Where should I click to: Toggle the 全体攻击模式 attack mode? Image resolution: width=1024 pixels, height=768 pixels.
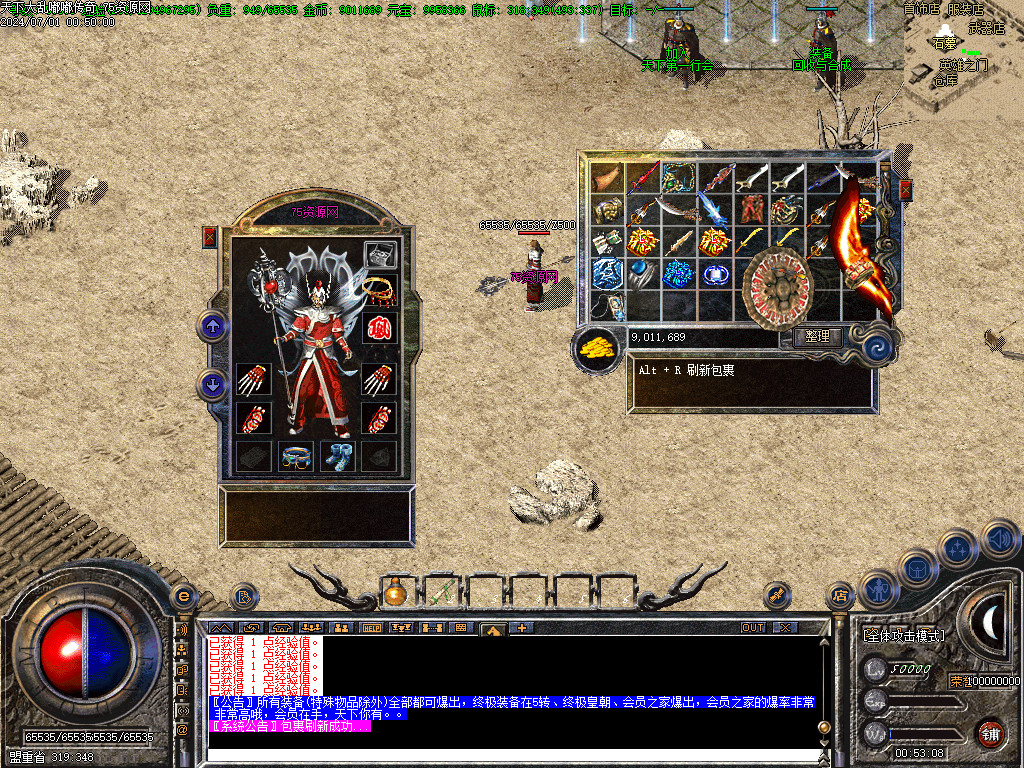904,635
